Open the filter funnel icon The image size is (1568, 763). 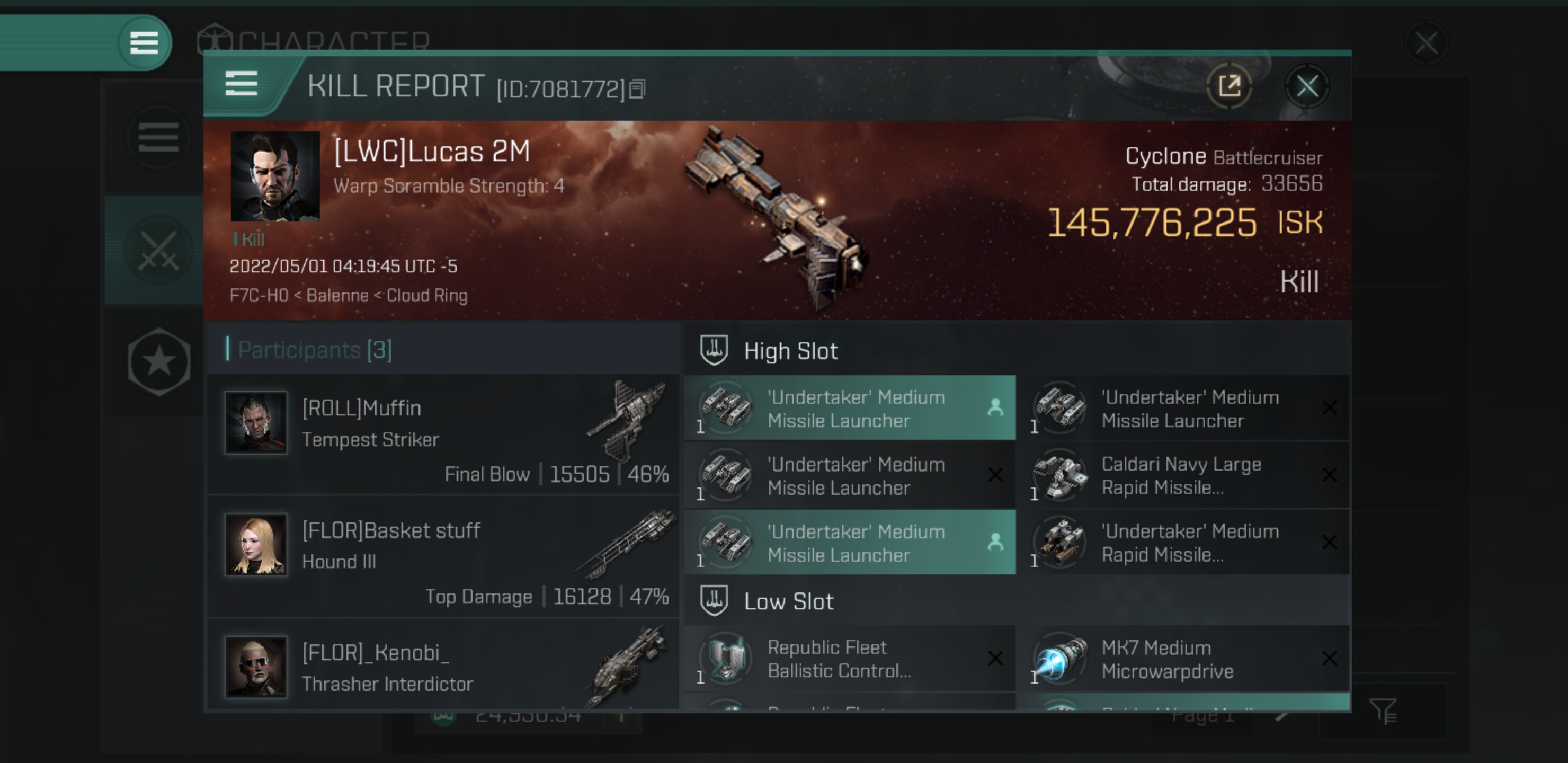click(x=1383, y=711)
